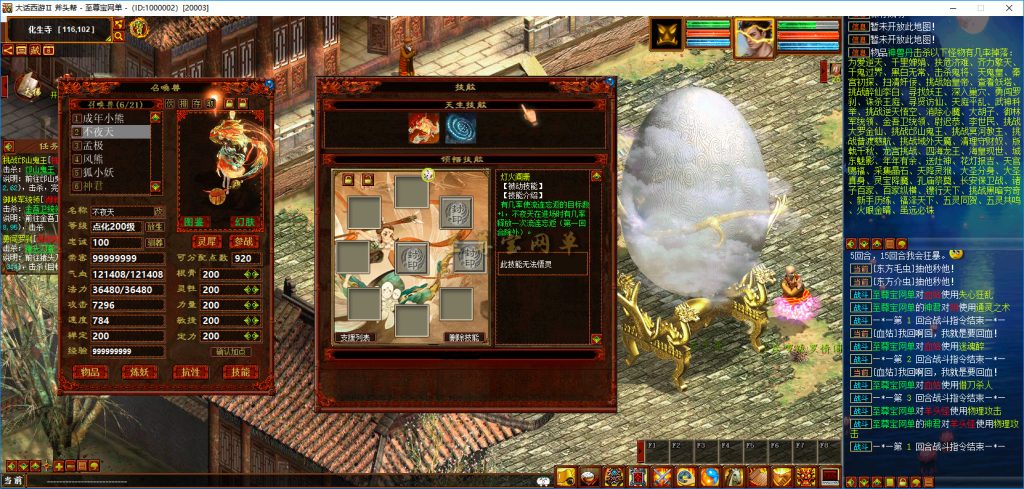Select the blue swirl innate skill icon
The width and height of the screenshot is (1024, 489).
coord(461,127)
